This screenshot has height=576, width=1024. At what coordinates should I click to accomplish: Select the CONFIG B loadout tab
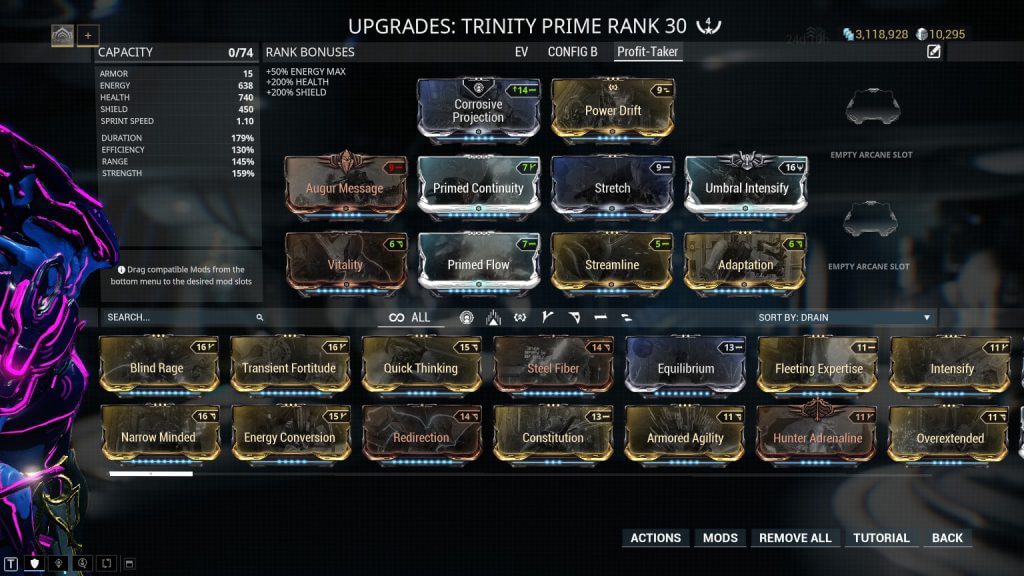click(x=572, y=51)
